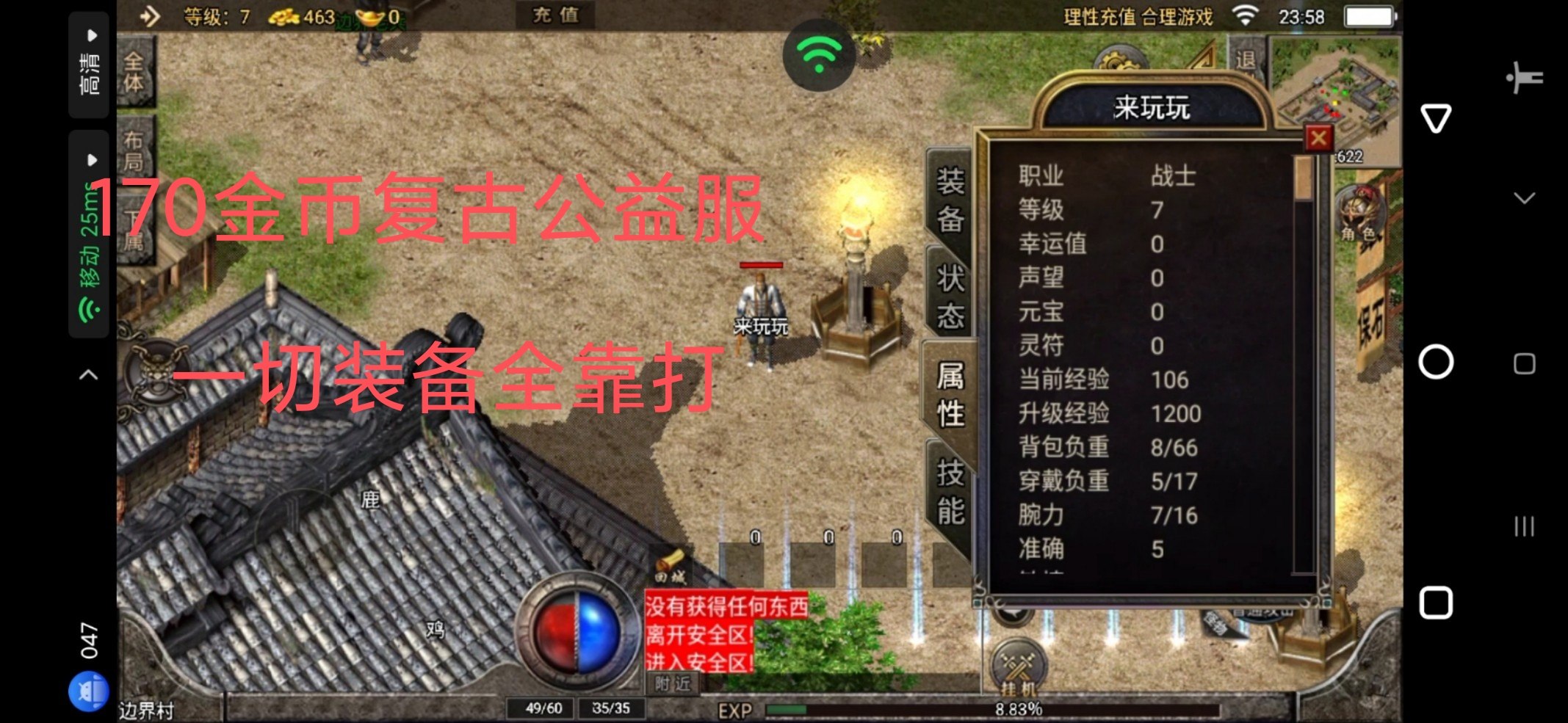The width and height of the screenshot is (1568, 723).
Task: Click the settings gear icon near the minimap
Action: 1119,59
